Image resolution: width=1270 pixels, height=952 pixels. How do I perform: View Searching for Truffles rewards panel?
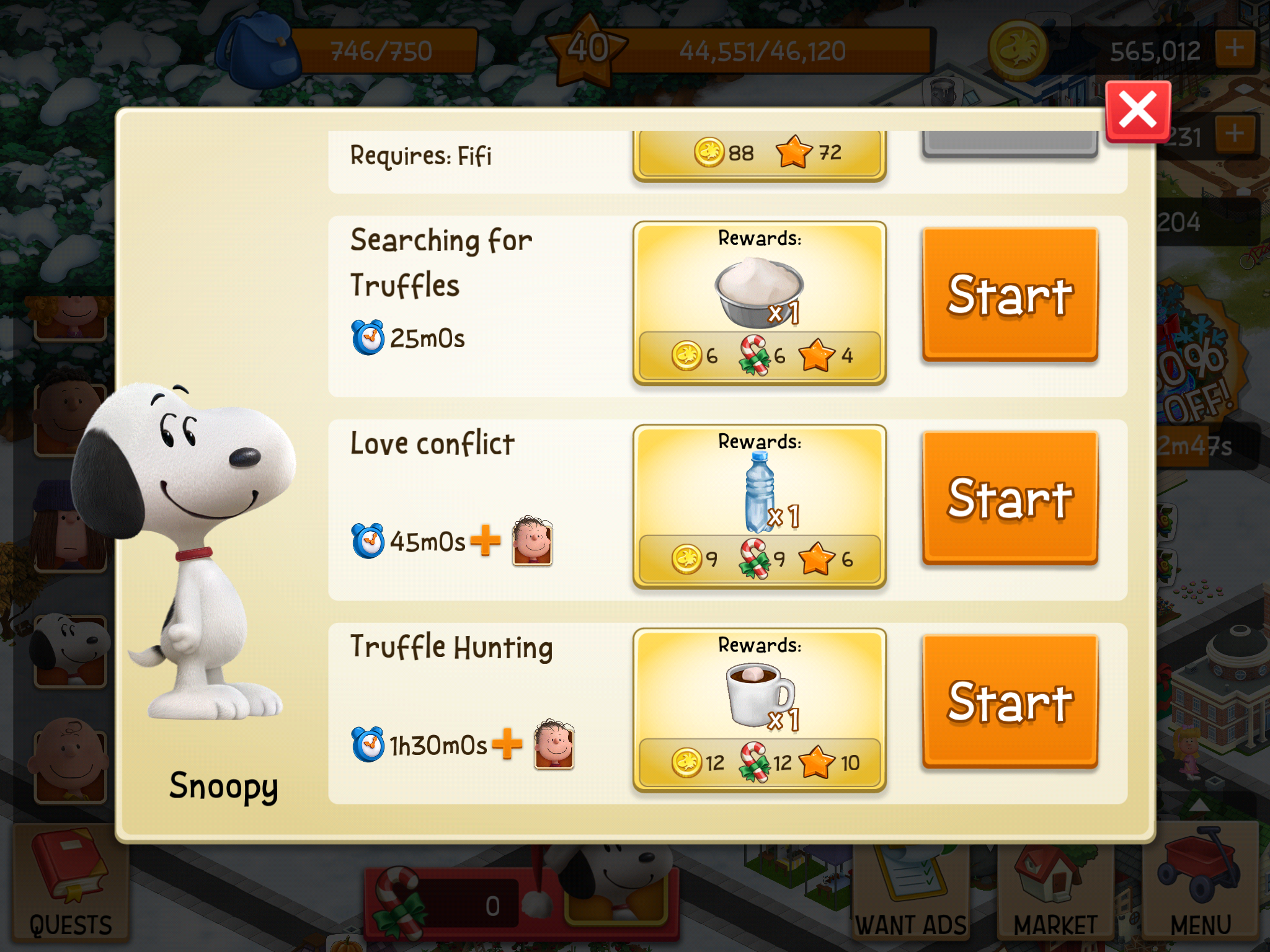(x=759, y=302)
